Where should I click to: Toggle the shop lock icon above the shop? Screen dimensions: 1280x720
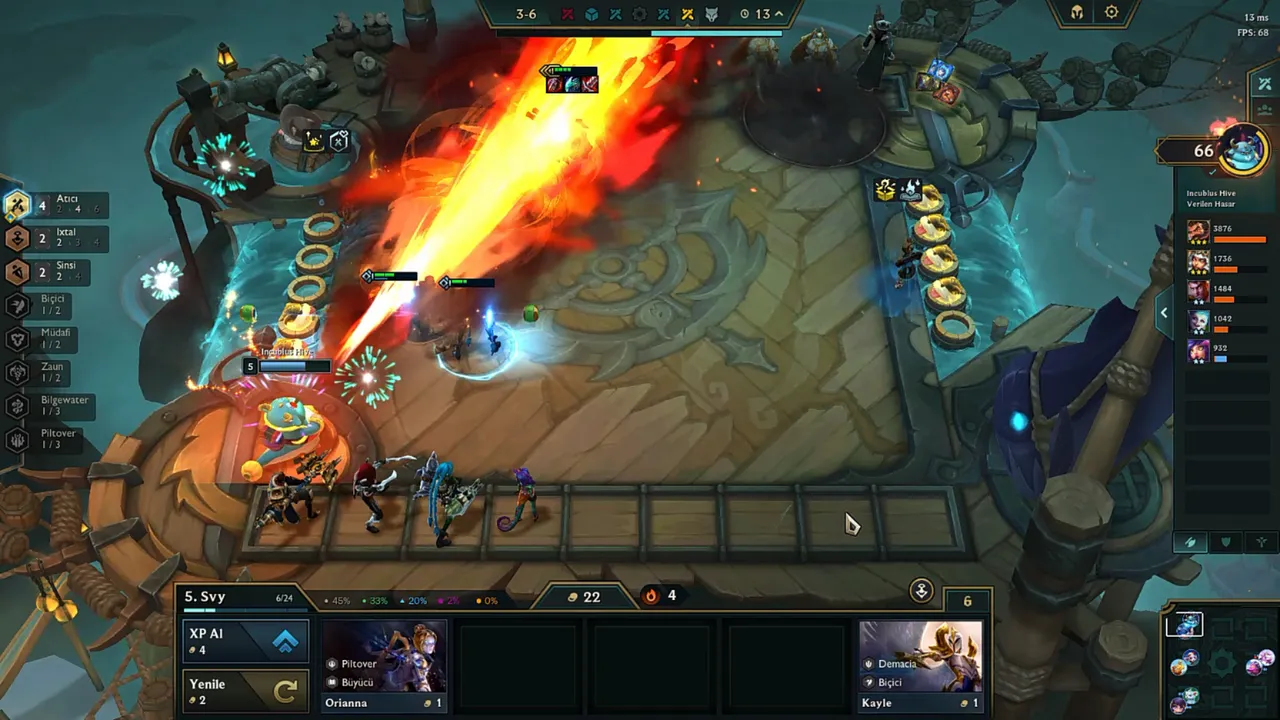921,591
